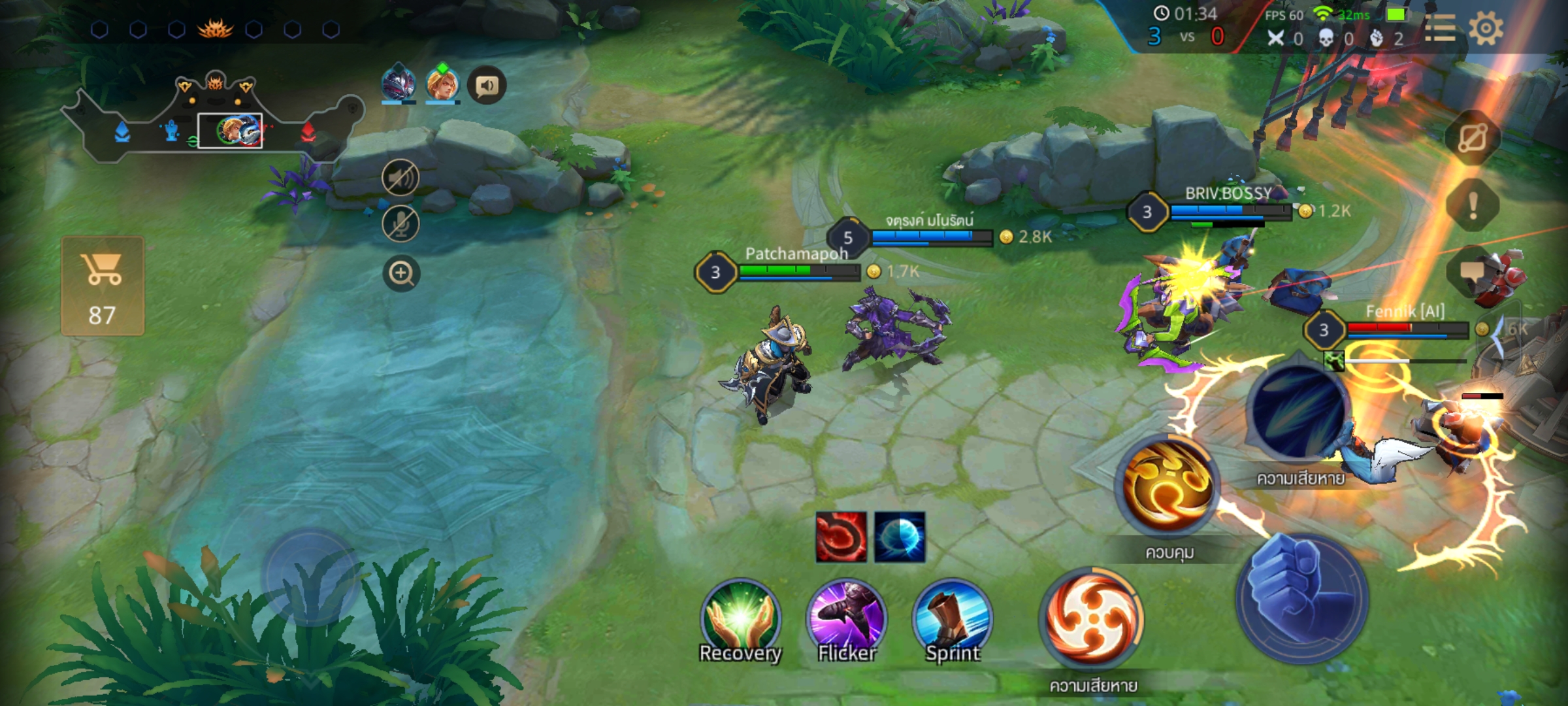The image size is (1568, 706).
Task: Show the scoreboard list icon
Action: point(1439,29)
